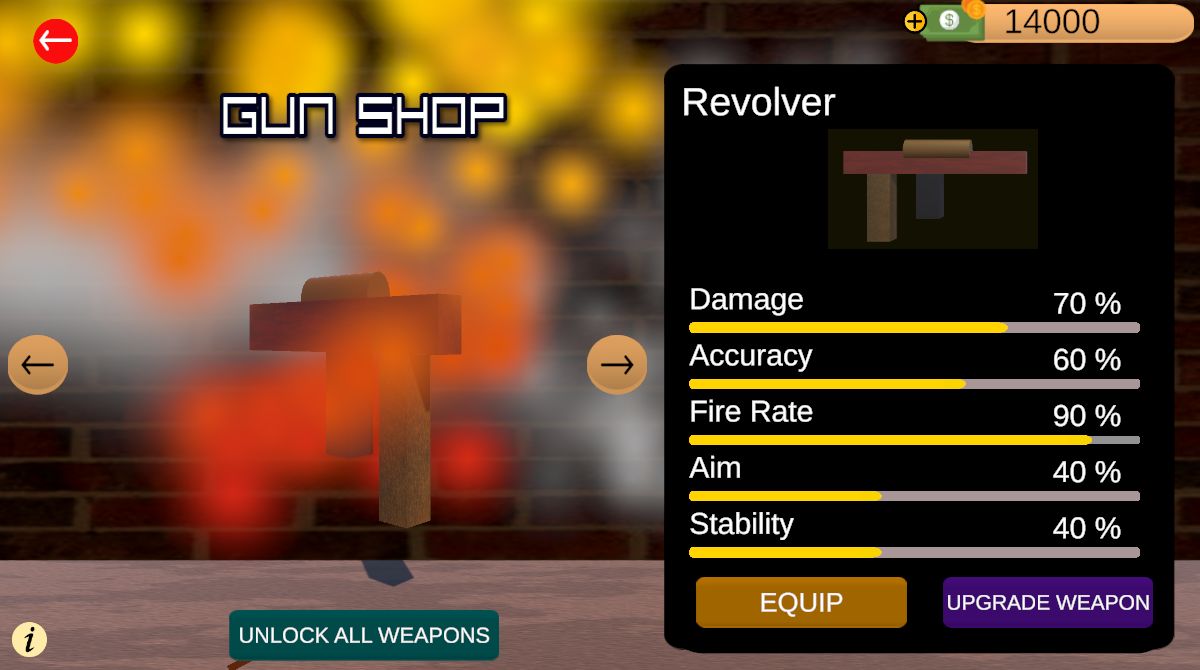
Task: Unlock all weapons
Action: click(364, 635)
